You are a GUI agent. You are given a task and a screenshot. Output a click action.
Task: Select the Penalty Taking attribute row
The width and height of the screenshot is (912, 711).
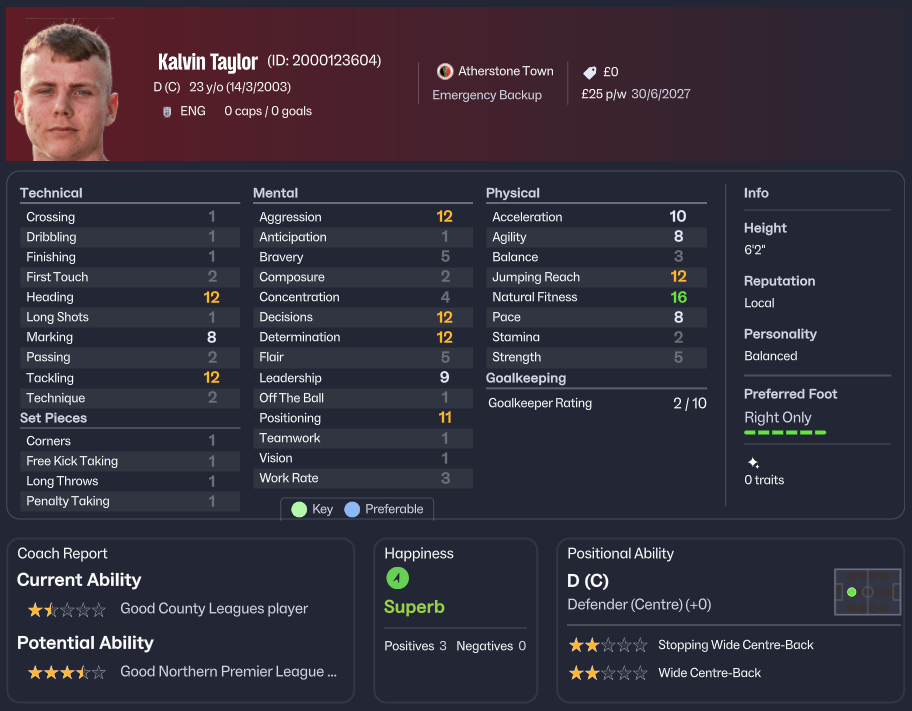130,501
